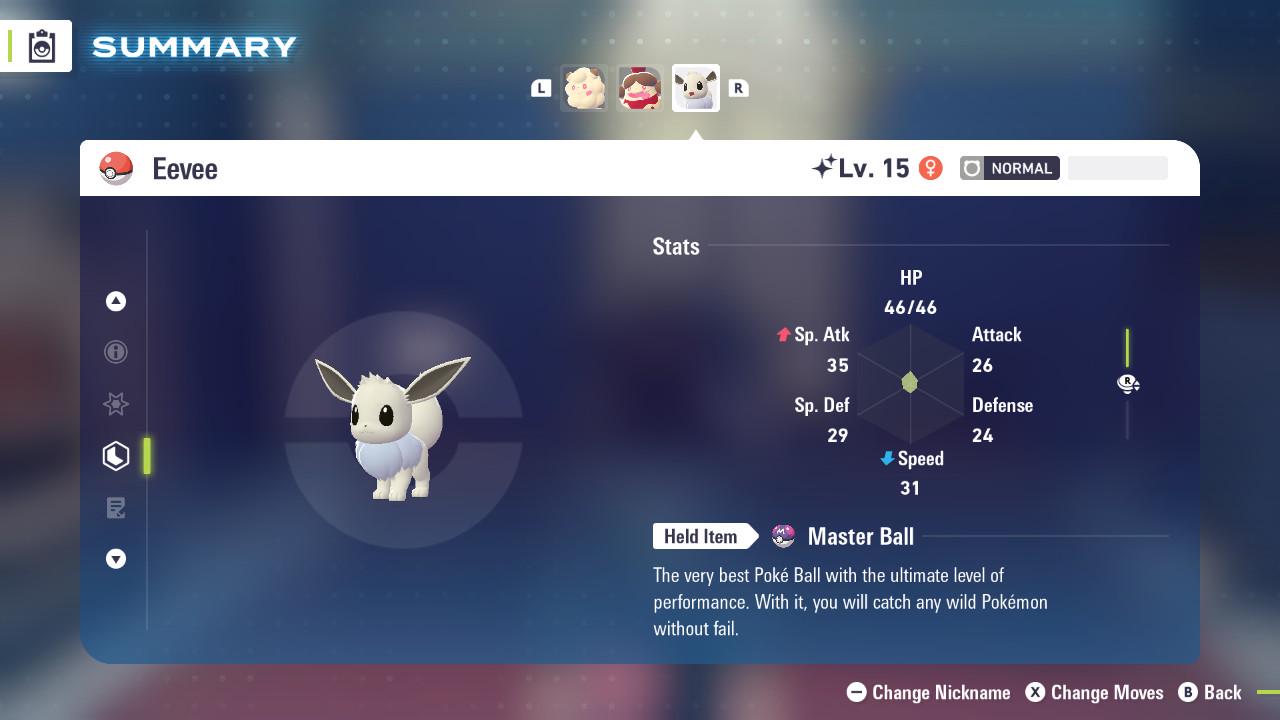This screenshot has height=720, width=1280.
Task: Click the down arrow to go to next page
Action: click(x=116, y=559)
